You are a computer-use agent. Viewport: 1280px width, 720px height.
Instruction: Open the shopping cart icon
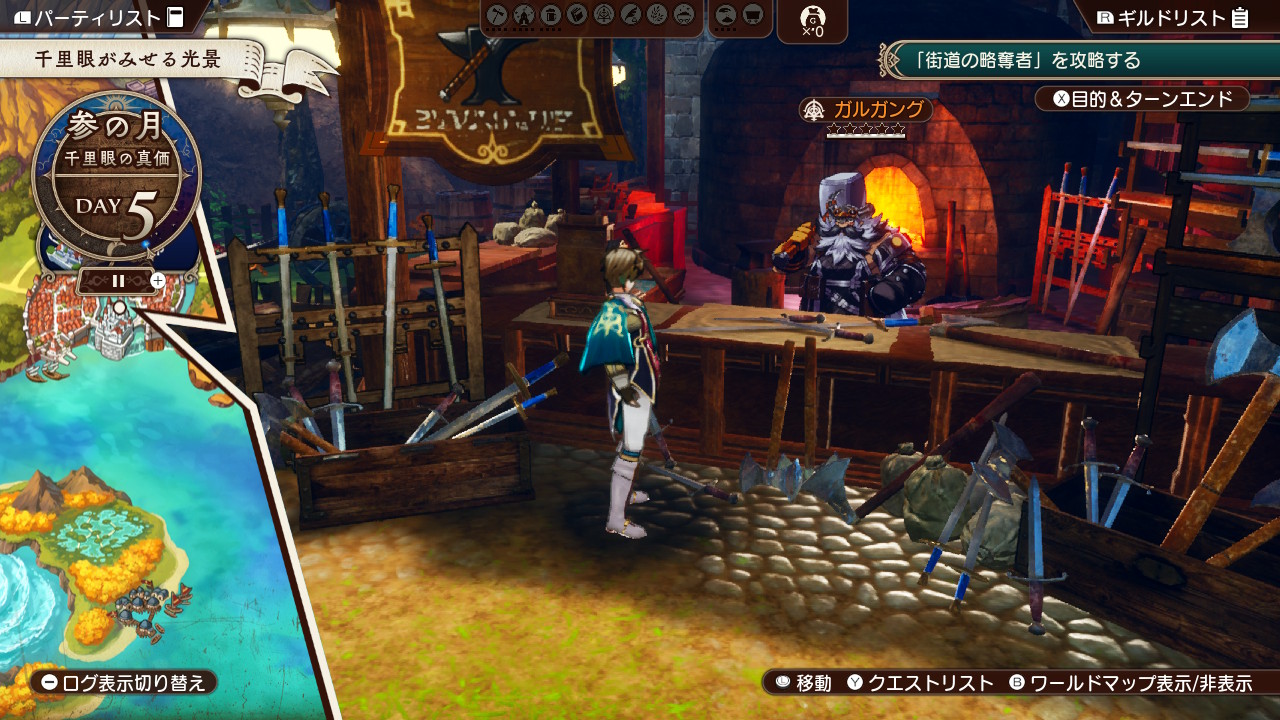(x=754, y=15)
